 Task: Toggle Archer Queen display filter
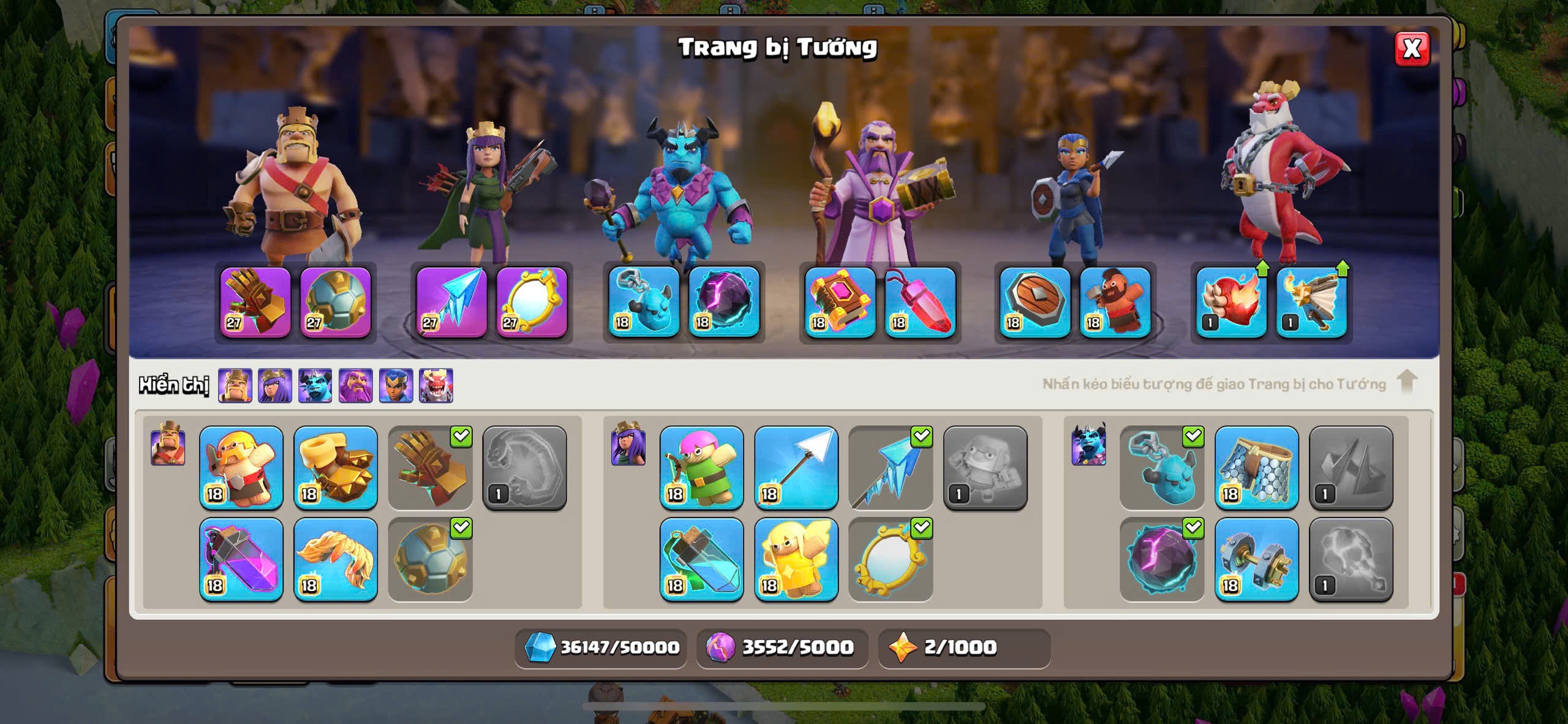tap(275, 386)
